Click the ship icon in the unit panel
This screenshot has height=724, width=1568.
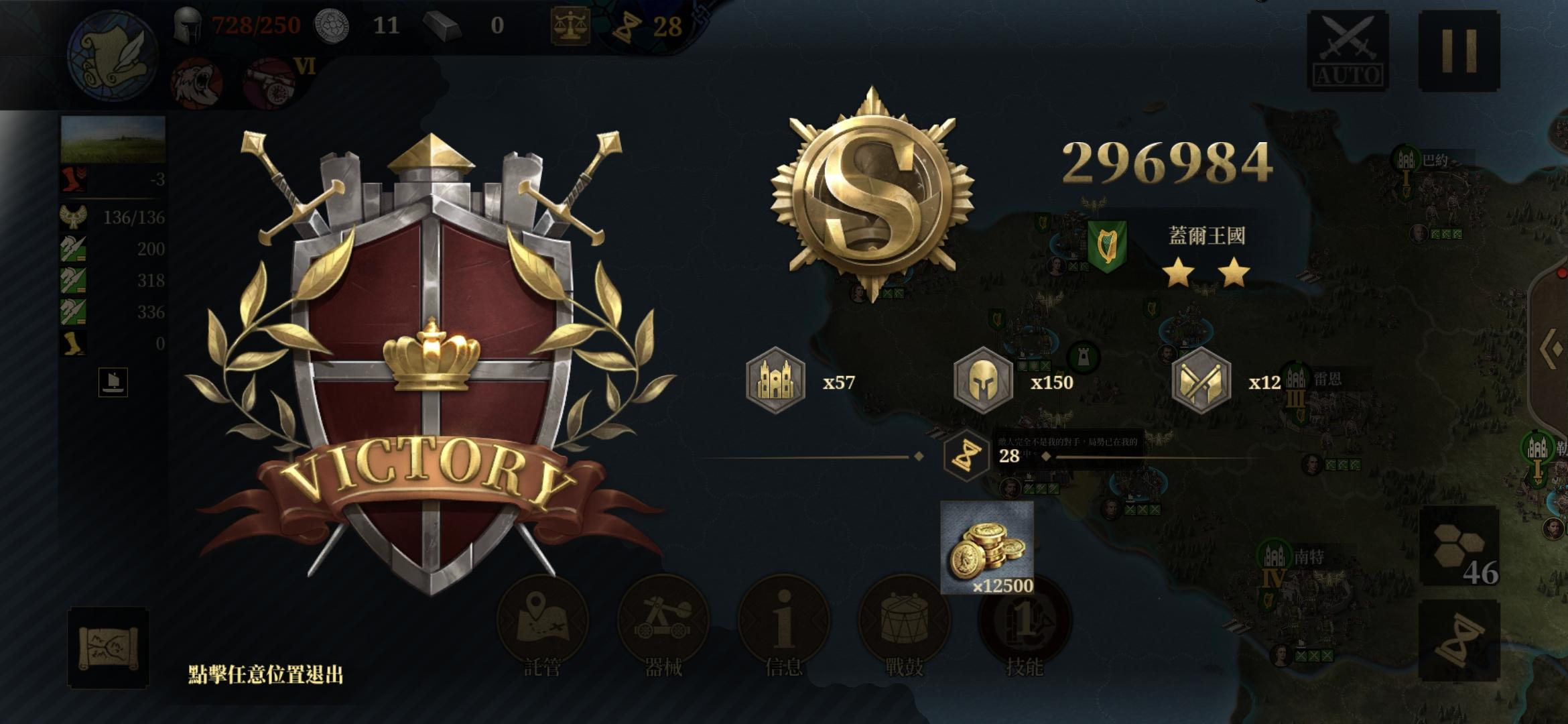(x=113, y=382)
